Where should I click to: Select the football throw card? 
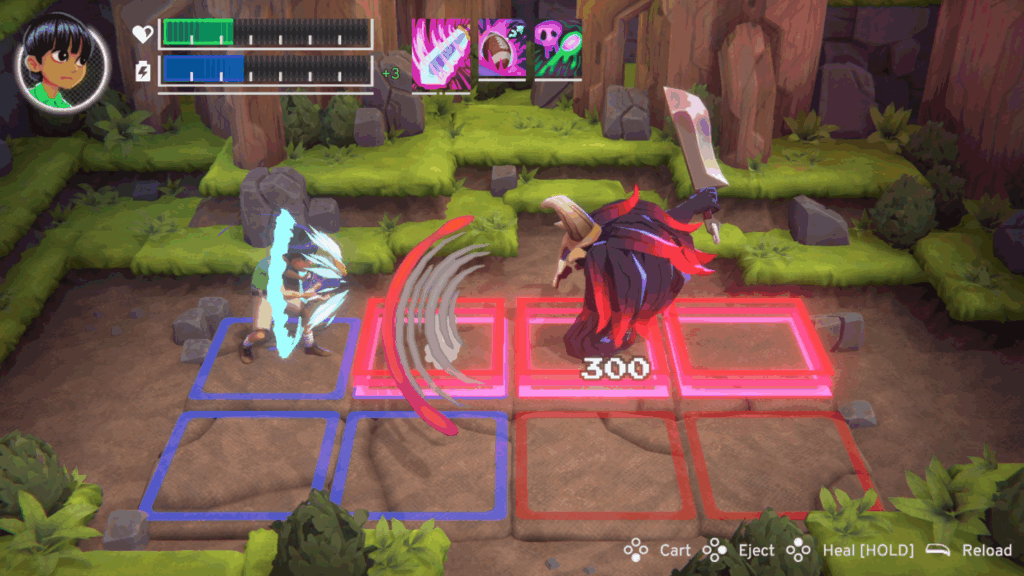501,48
